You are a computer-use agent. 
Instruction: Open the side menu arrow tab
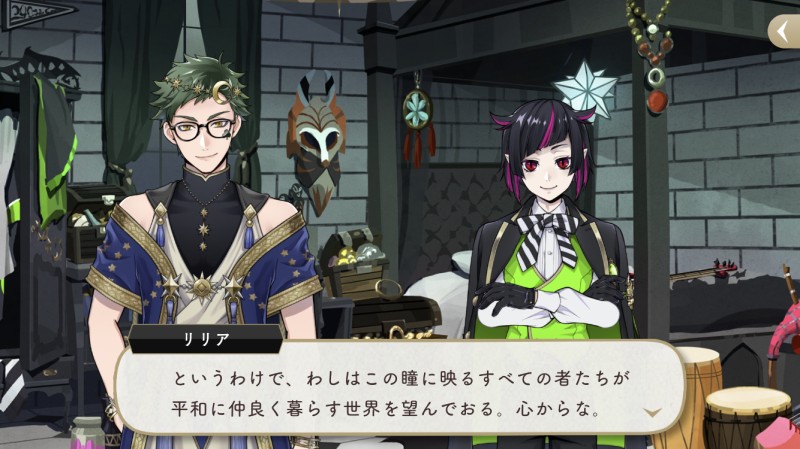784,31
